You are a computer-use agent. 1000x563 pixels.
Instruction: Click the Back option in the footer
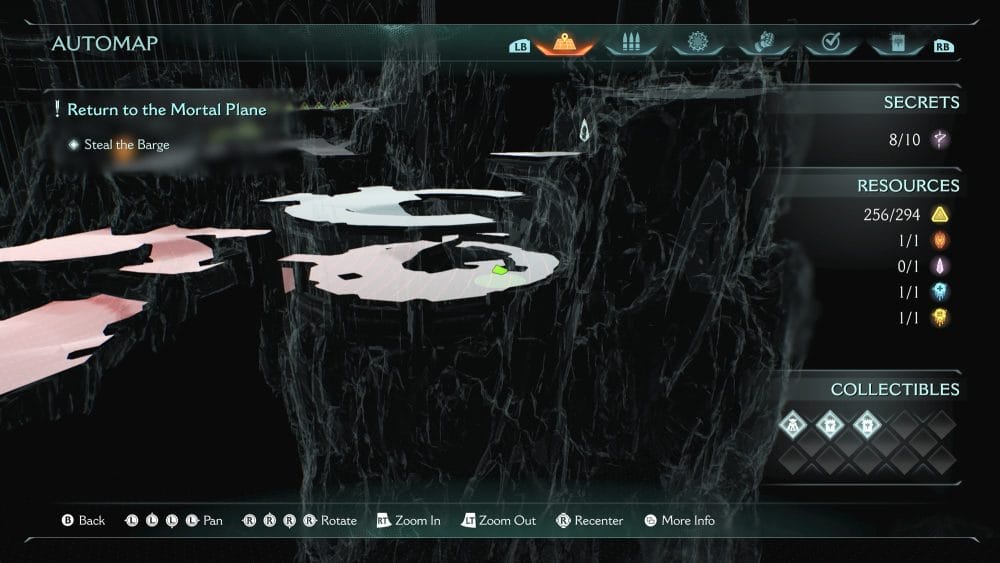click(83, 521)
